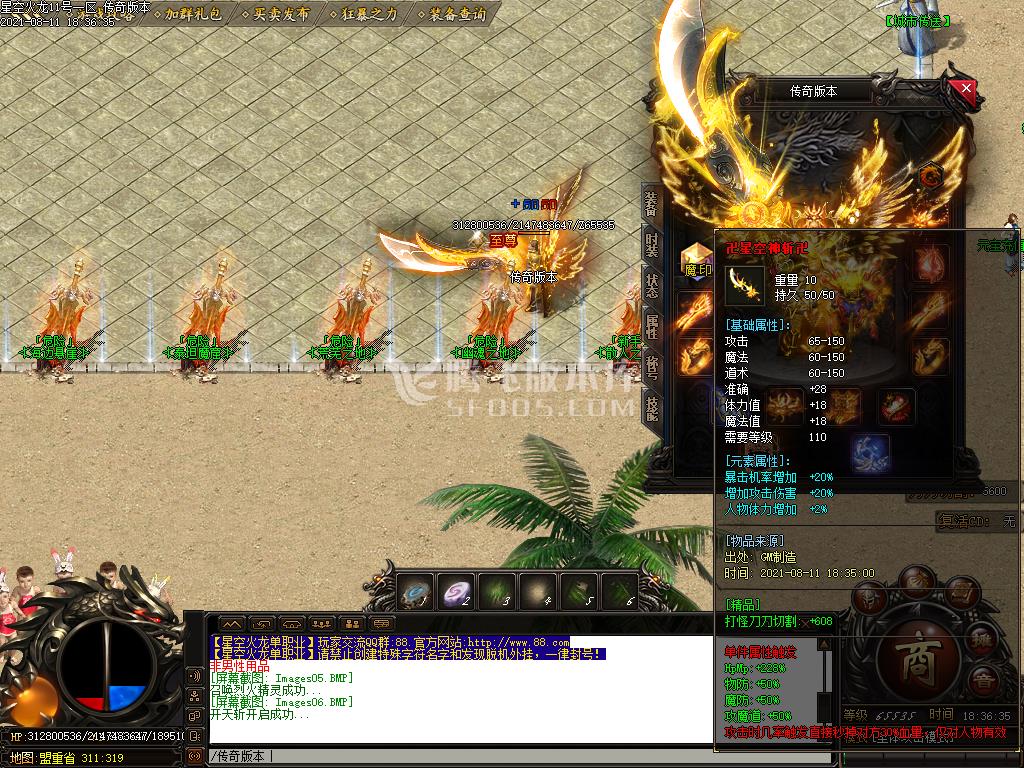Image resolution: width=1024 pixels, height=768 pixels.
Task: Open the 加群礼包 menu
Action: (193, 14)
